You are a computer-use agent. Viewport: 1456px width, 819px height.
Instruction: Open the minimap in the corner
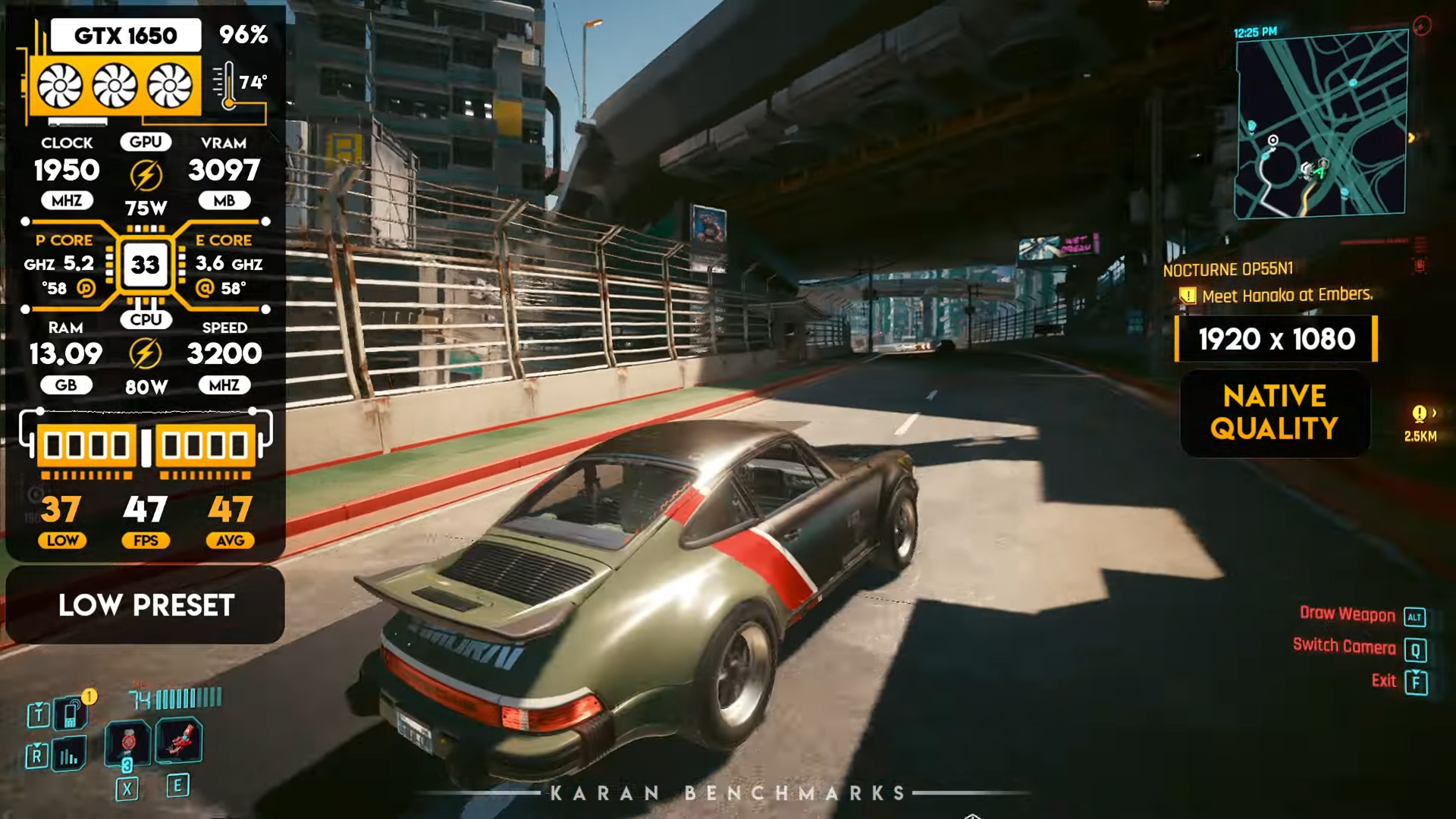tap(1322, 125)
